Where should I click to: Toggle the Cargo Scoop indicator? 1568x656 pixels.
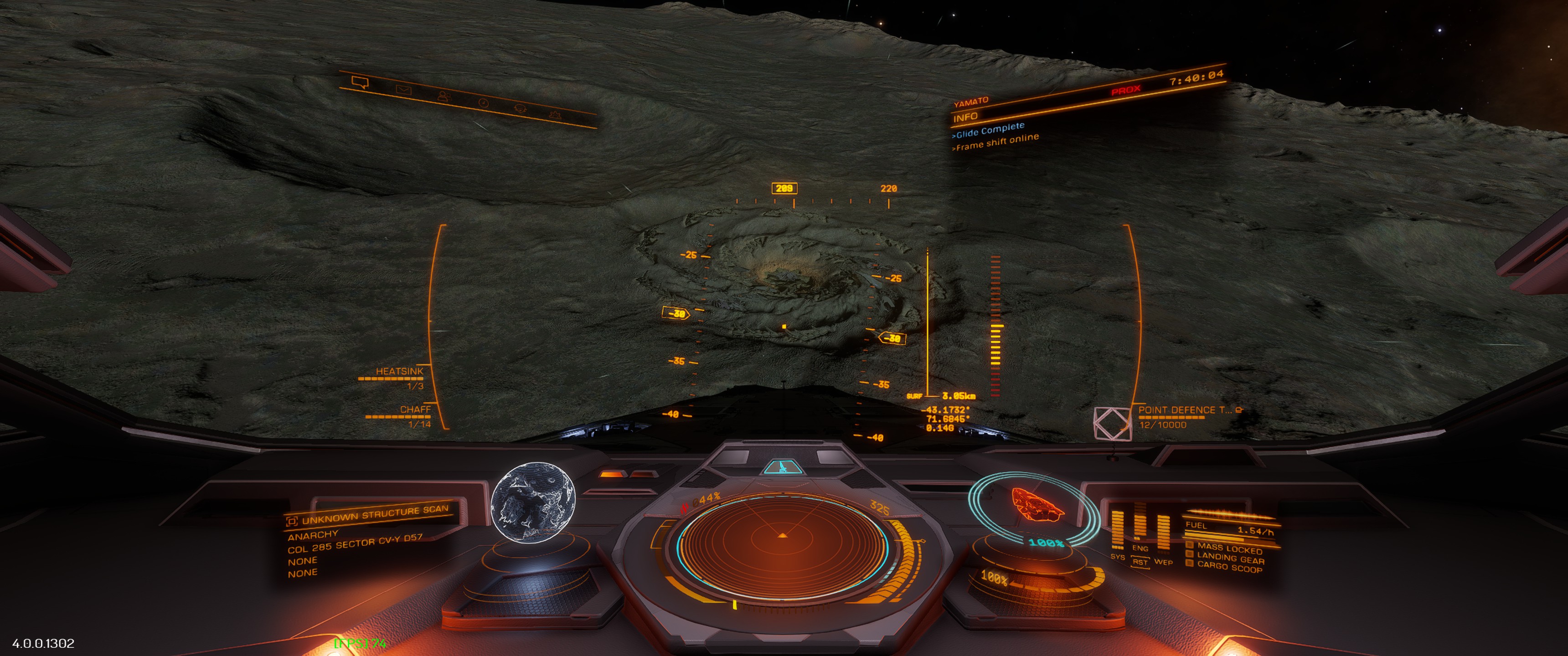[x=1229, y=567]
